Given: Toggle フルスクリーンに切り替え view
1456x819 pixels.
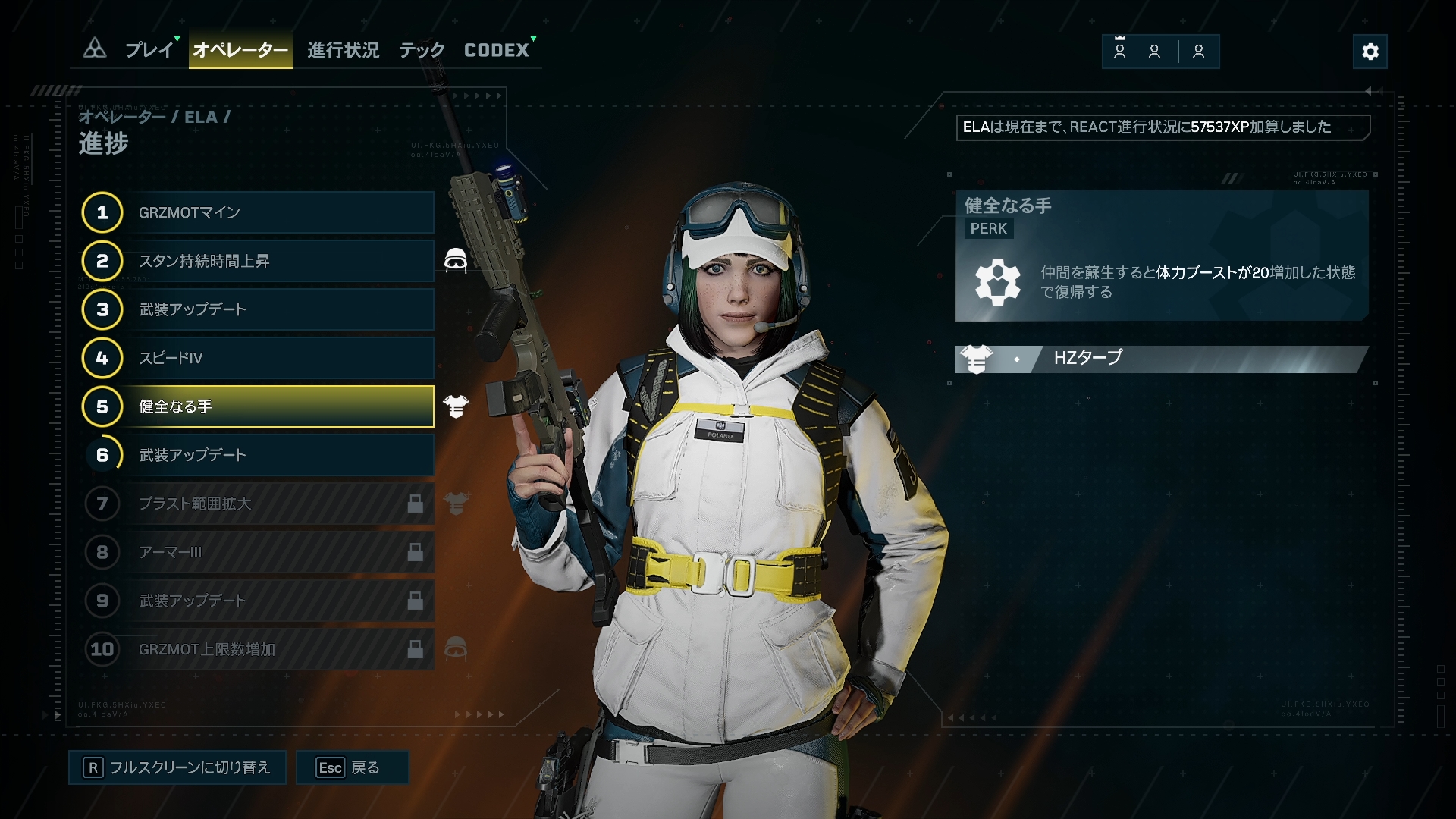Looking at the screenshot, I should [x=177, y=767].
